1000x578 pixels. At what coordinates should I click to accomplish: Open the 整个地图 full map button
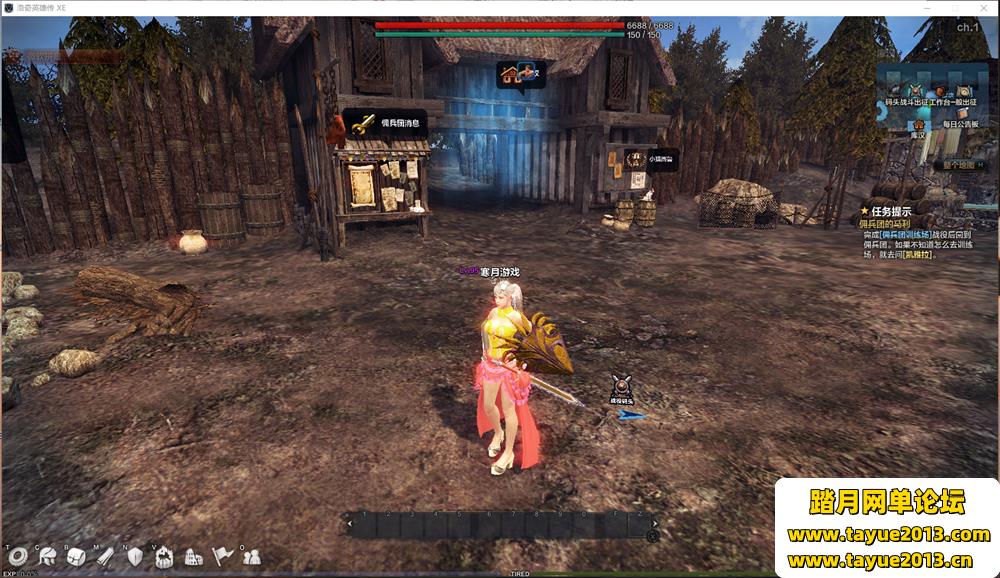(958, 164)
